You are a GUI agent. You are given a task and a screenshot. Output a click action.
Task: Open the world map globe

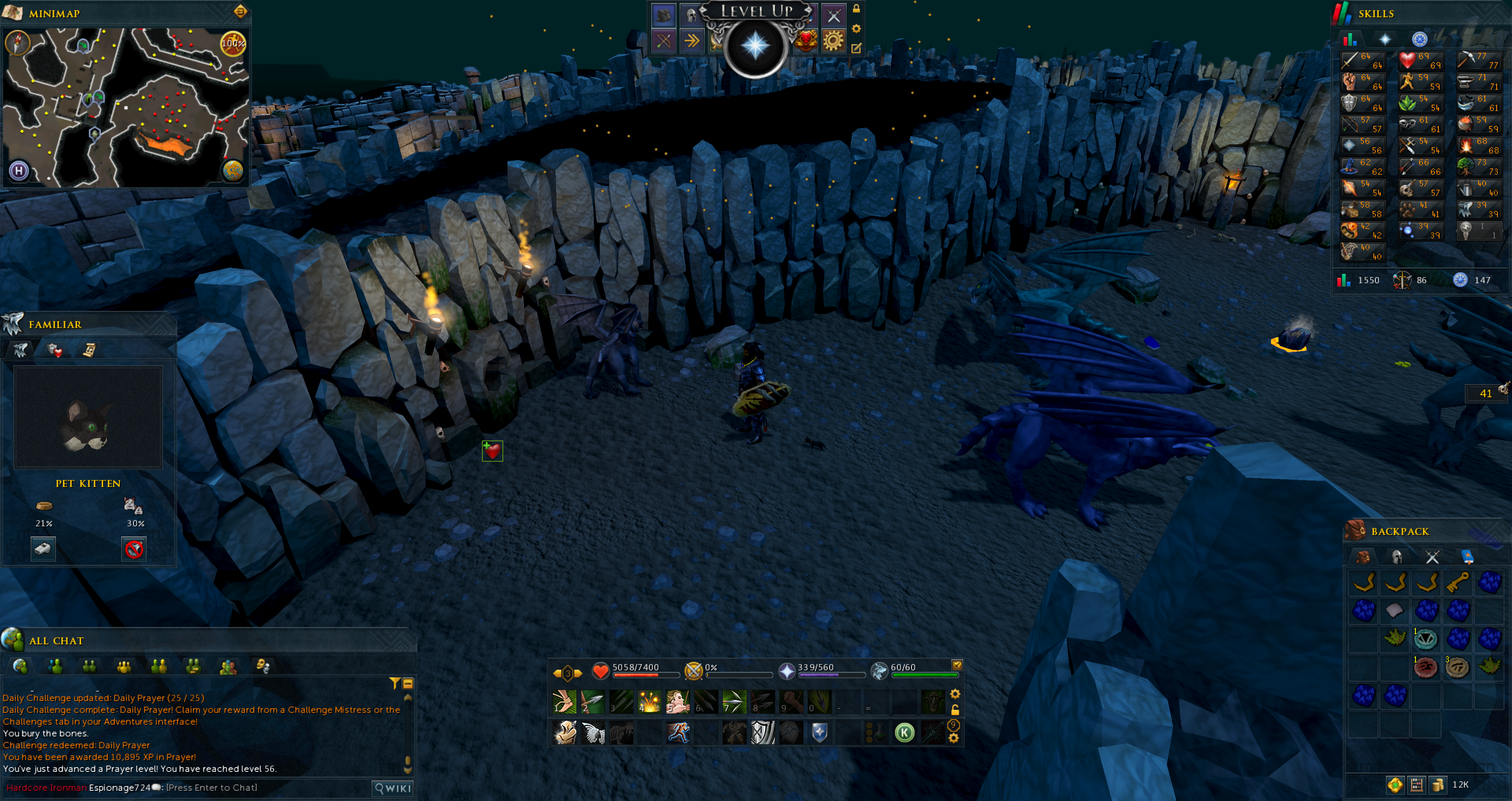pos(233,170)
